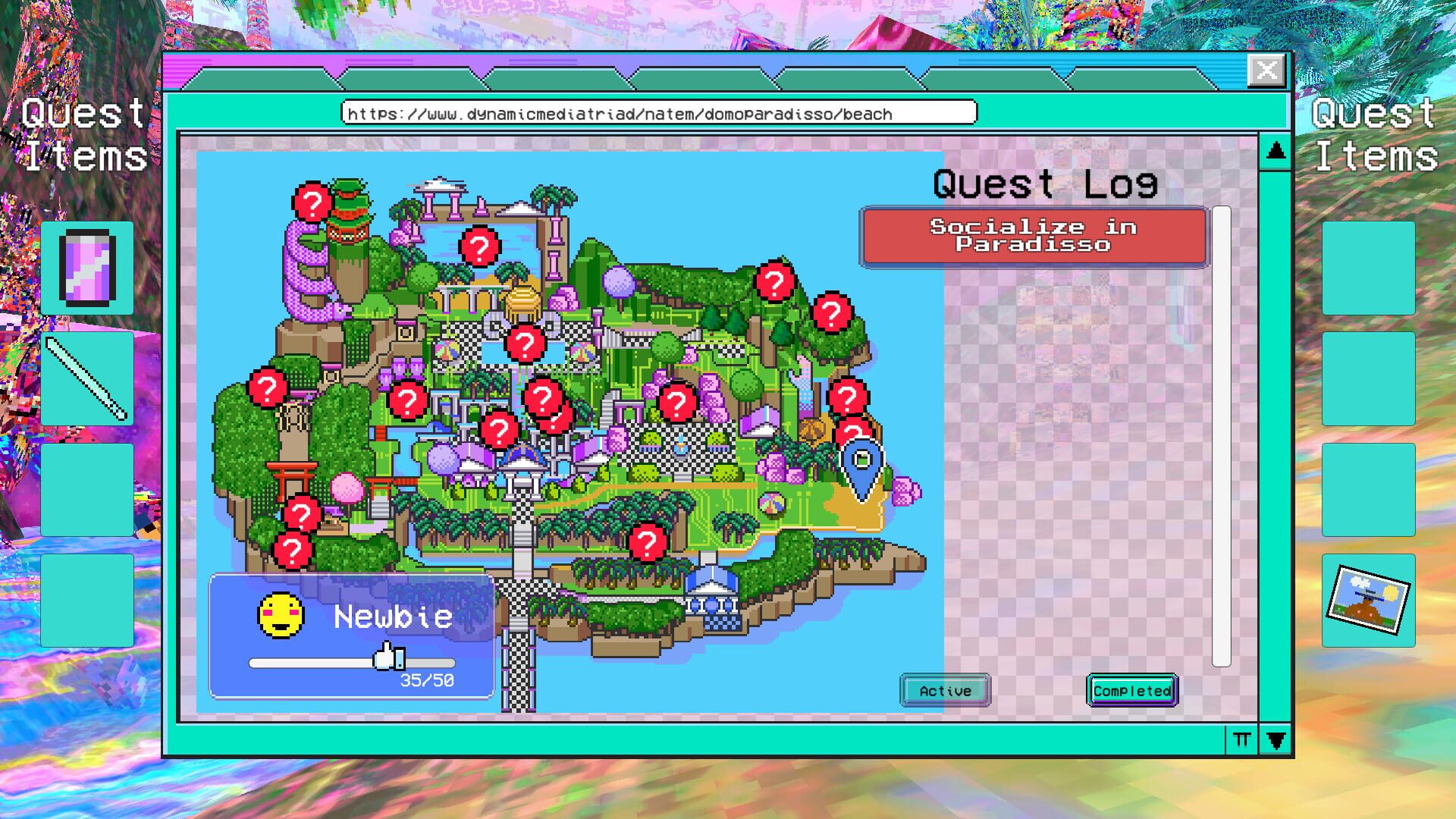Toggle the Completed quests filter
The height and width of the screenshot is (819, 1456).
pyautogui.click(x=1131, y=691)
